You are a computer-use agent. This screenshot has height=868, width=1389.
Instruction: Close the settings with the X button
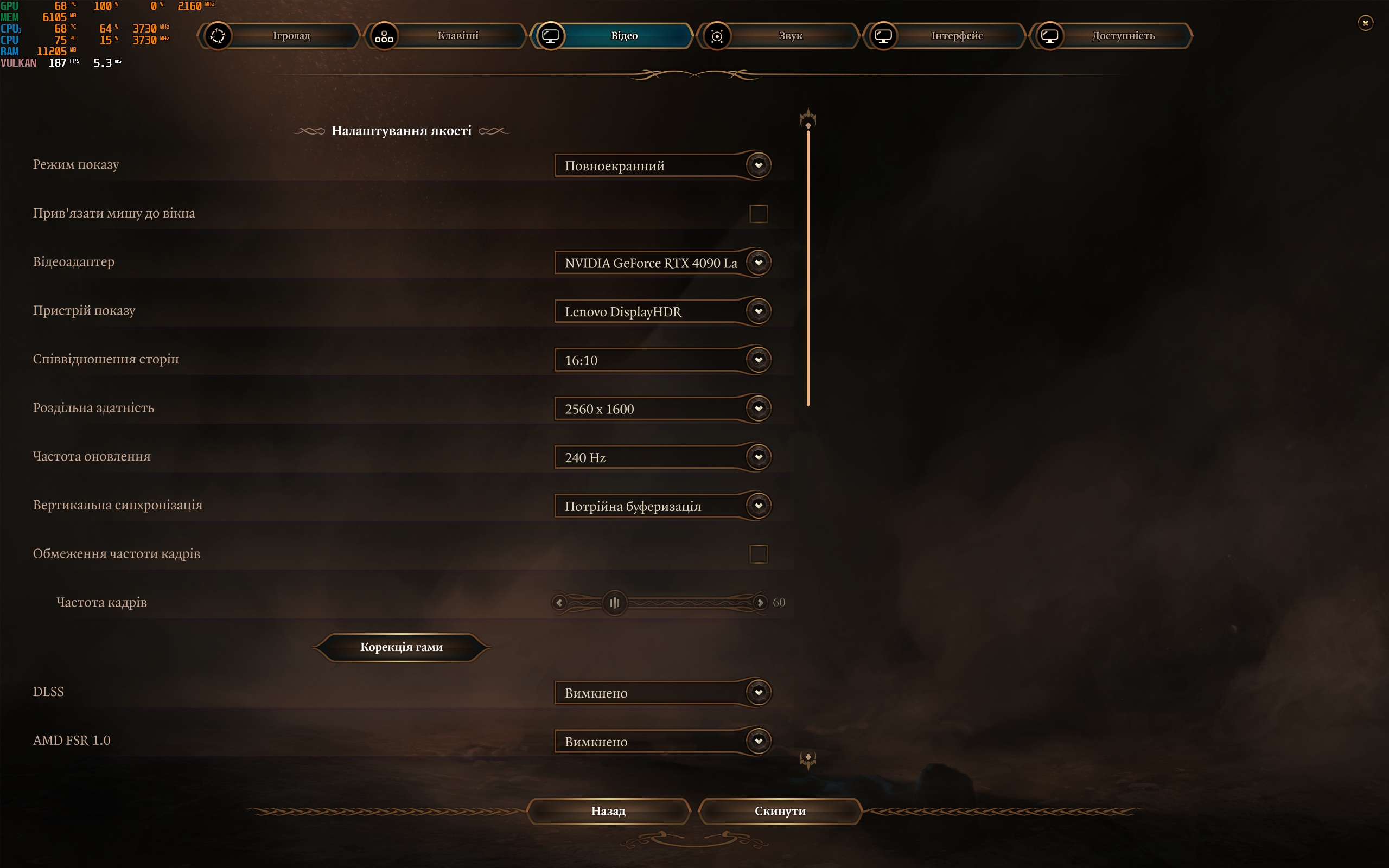pos(1365,23)
